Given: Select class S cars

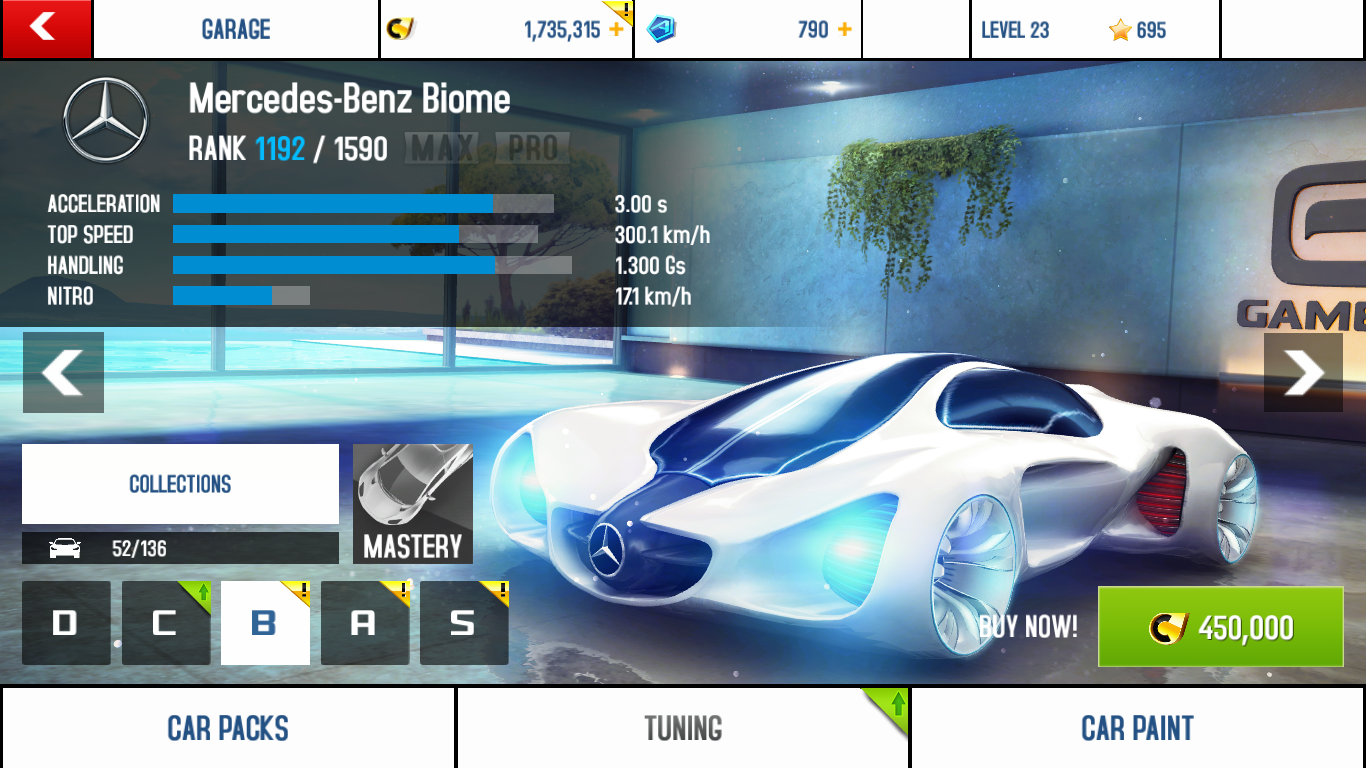Looking at the screenshot, I should tap(464, 623).
